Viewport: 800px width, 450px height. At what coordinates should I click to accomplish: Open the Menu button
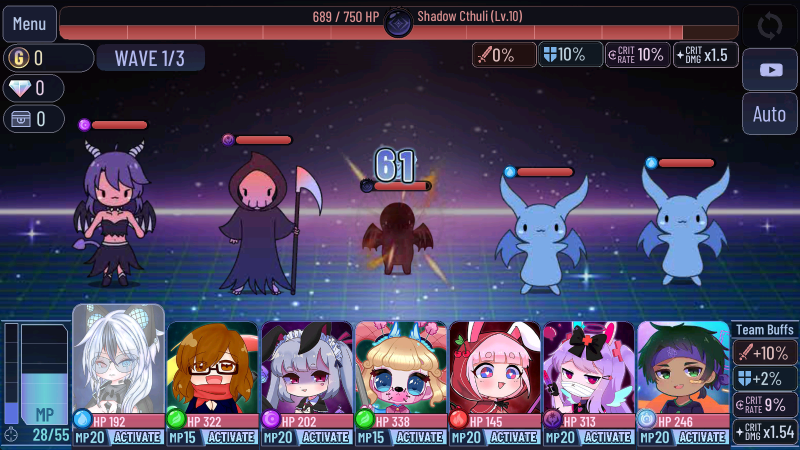(x=29, y=23)
